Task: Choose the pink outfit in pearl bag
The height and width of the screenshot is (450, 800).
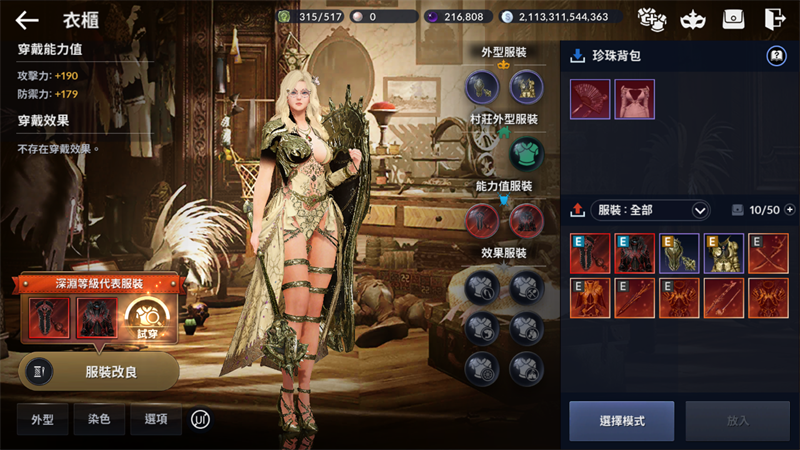Action: coord(634,100)
